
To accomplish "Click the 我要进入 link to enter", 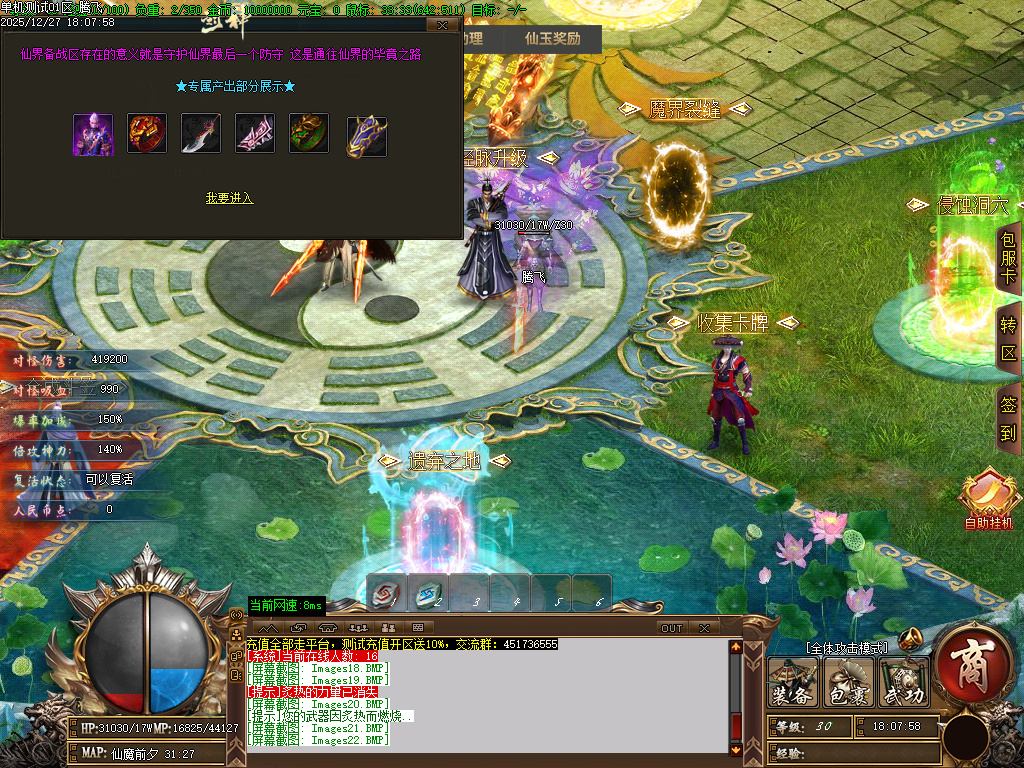I will click(x=229, y=198).
